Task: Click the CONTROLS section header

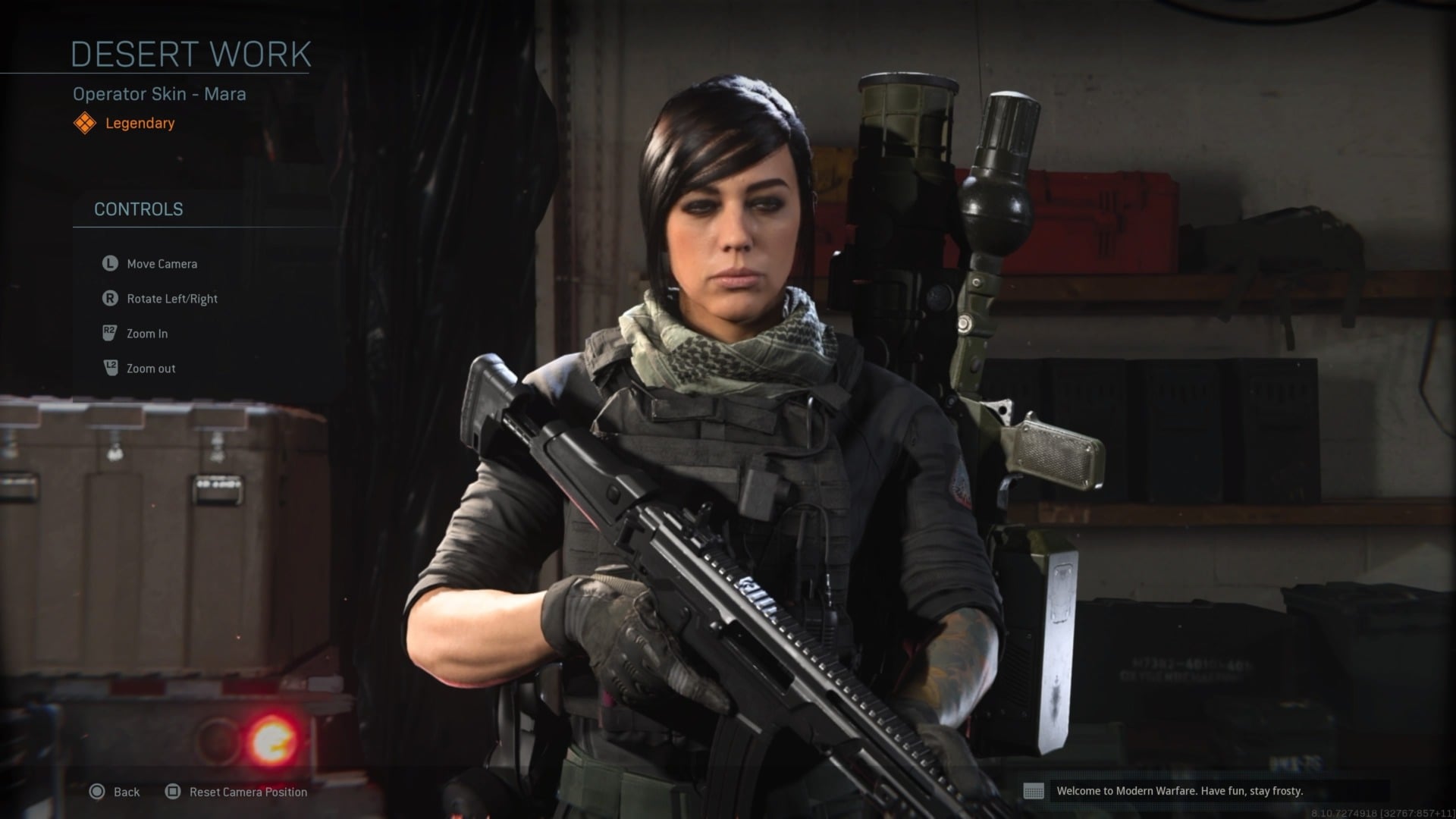Action: [x=139, y=209]
